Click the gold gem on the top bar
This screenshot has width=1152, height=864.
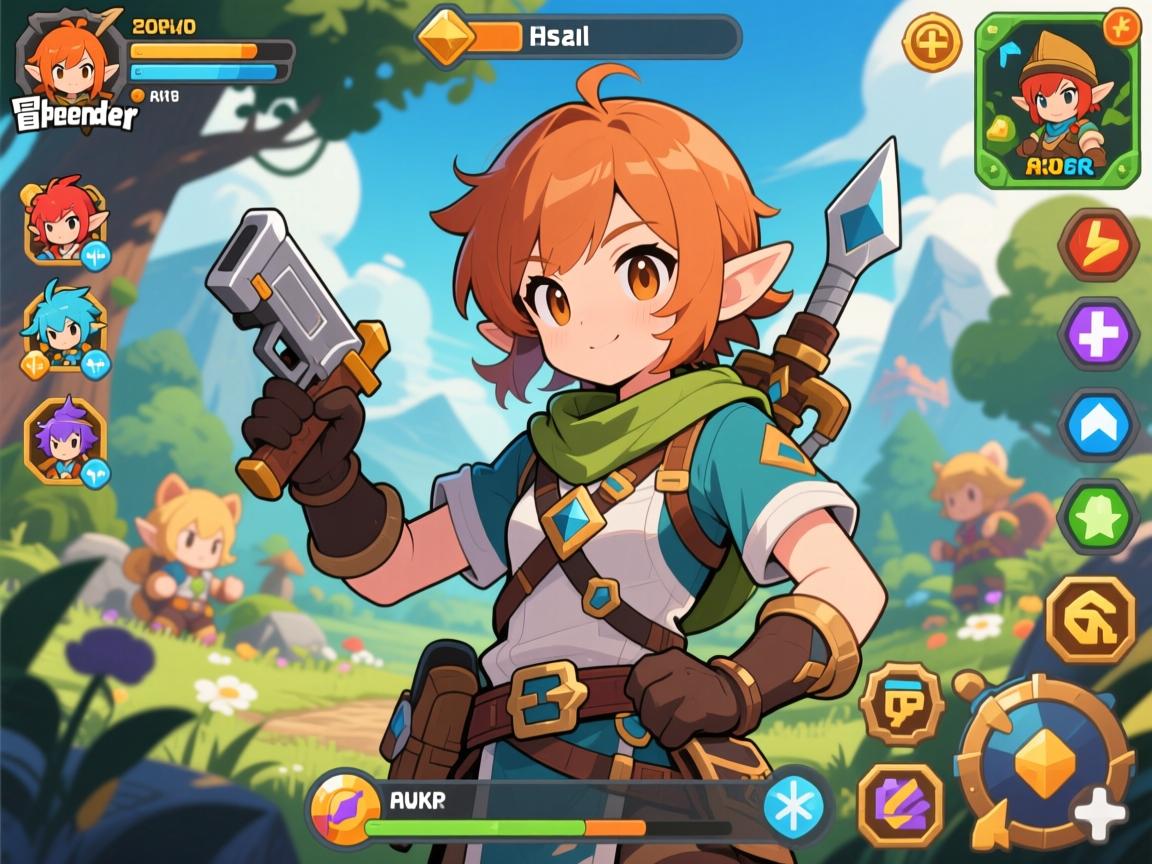(x=446, y=38)
